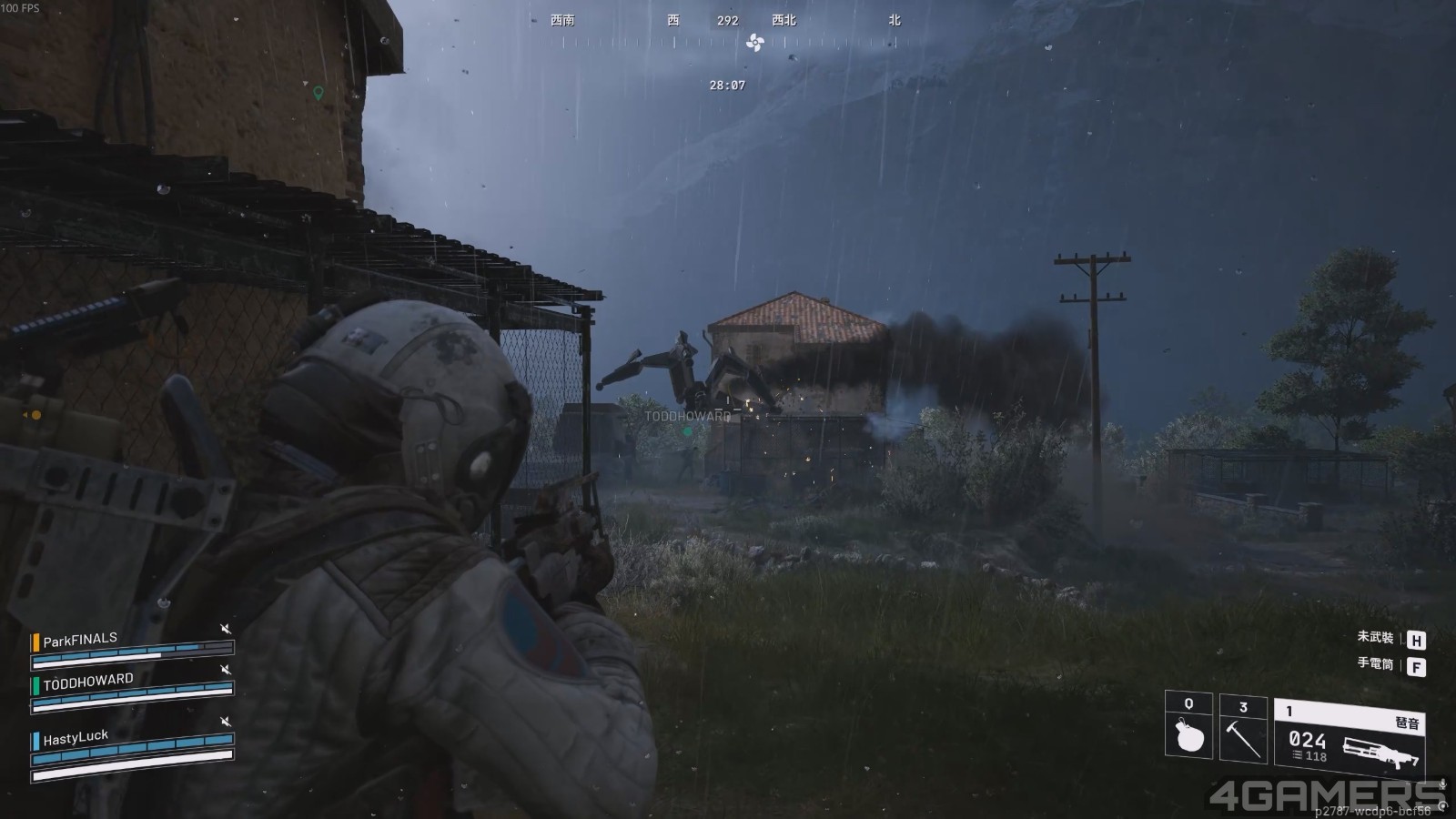1456x819 pixels.
Task: Toggle mute icon for ParkFINALS
Action: (226, 629)
